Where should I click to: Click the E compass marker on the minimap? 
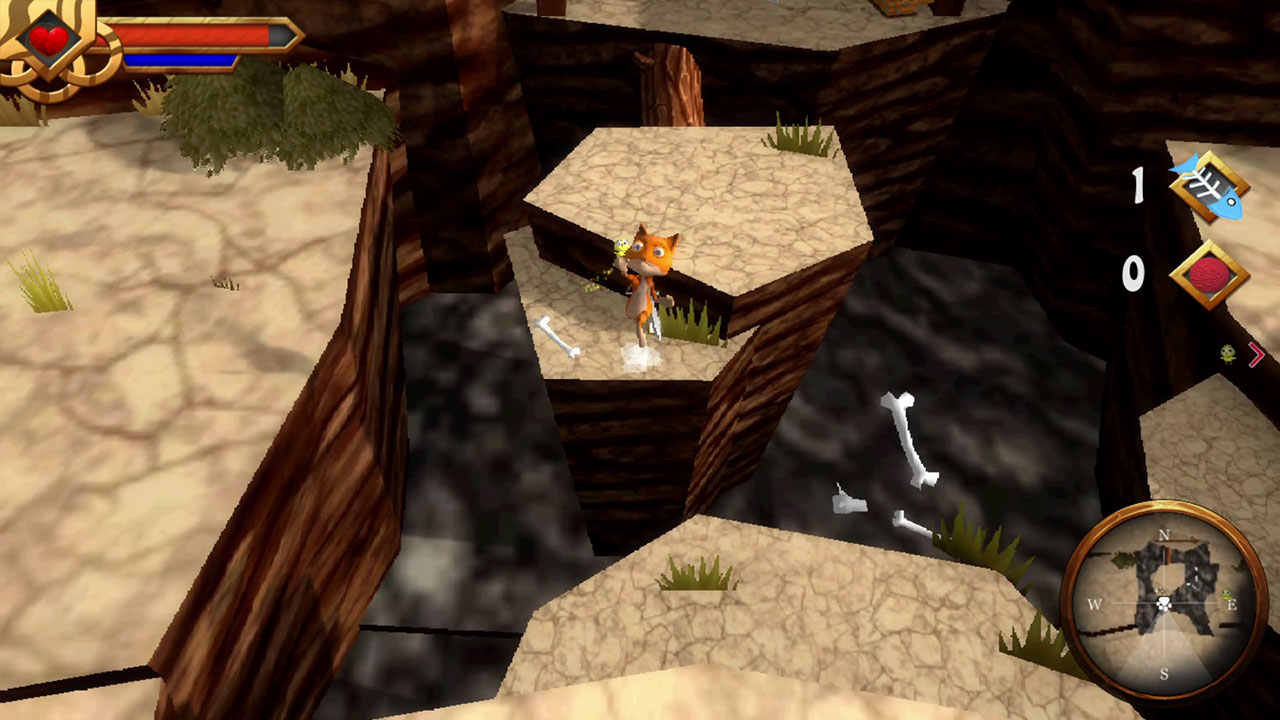click(x=1232, y=605)
